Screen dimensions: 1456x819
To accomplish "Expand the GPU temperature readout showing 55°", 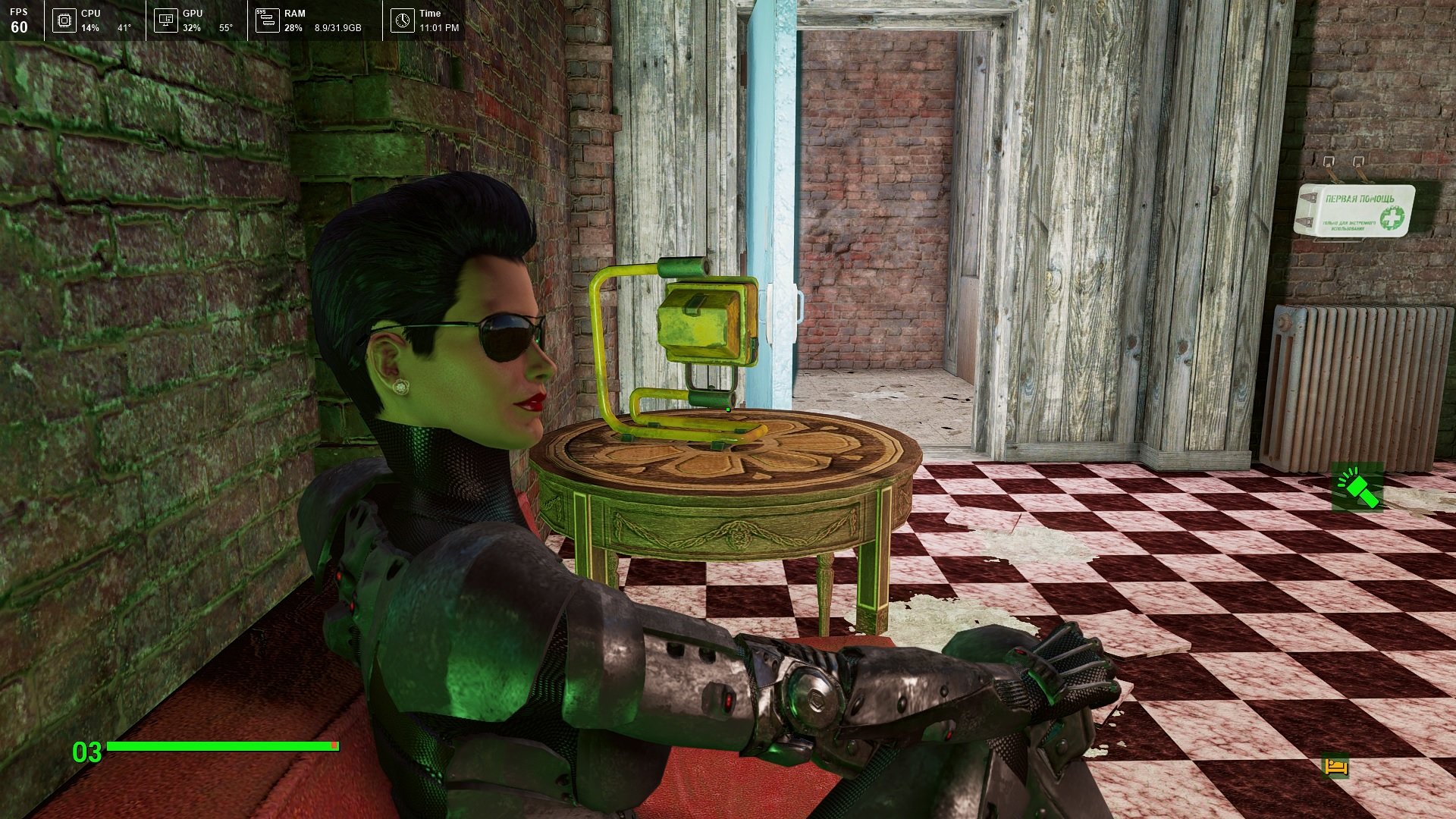I will coord(227,29).
